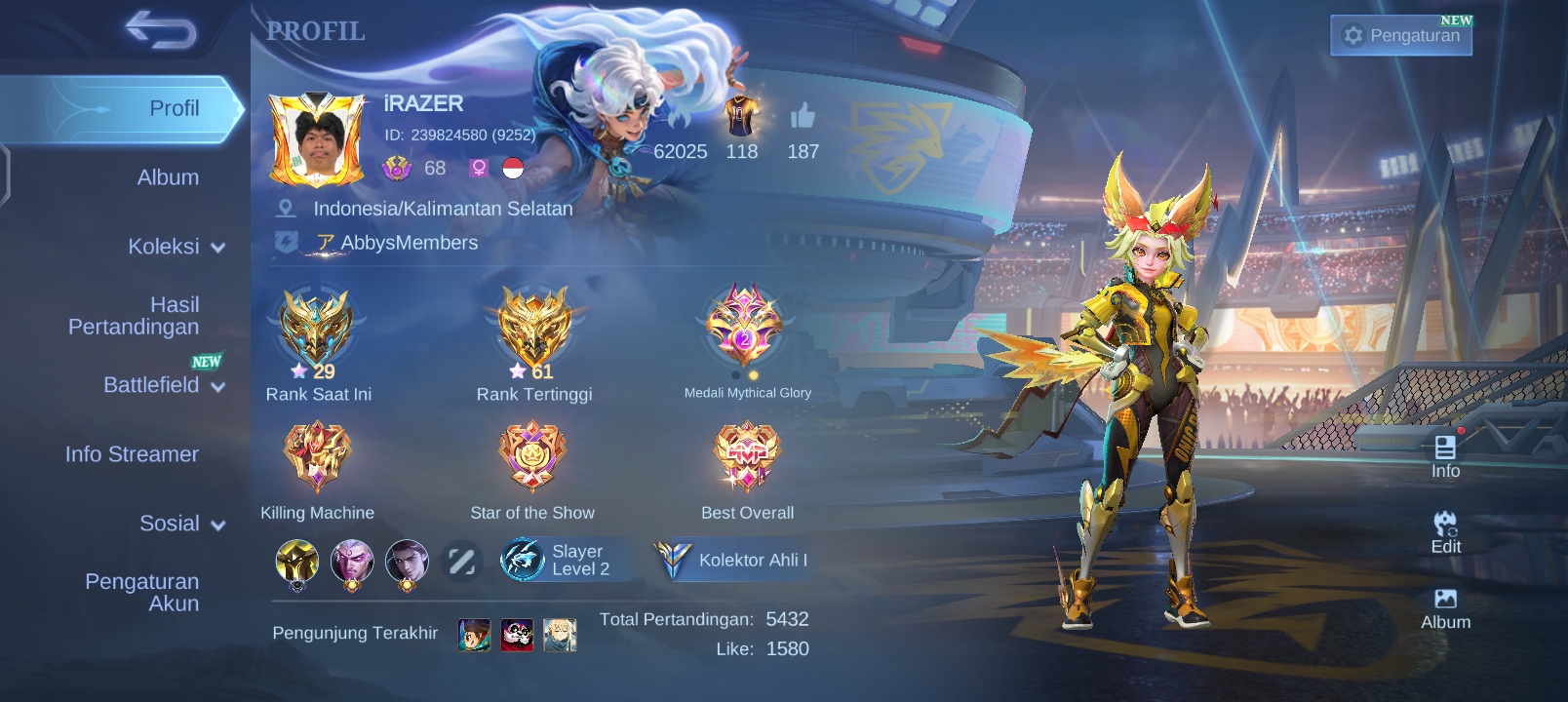Switch to Hasil Pertandingan tab

(x=135, y=316)
